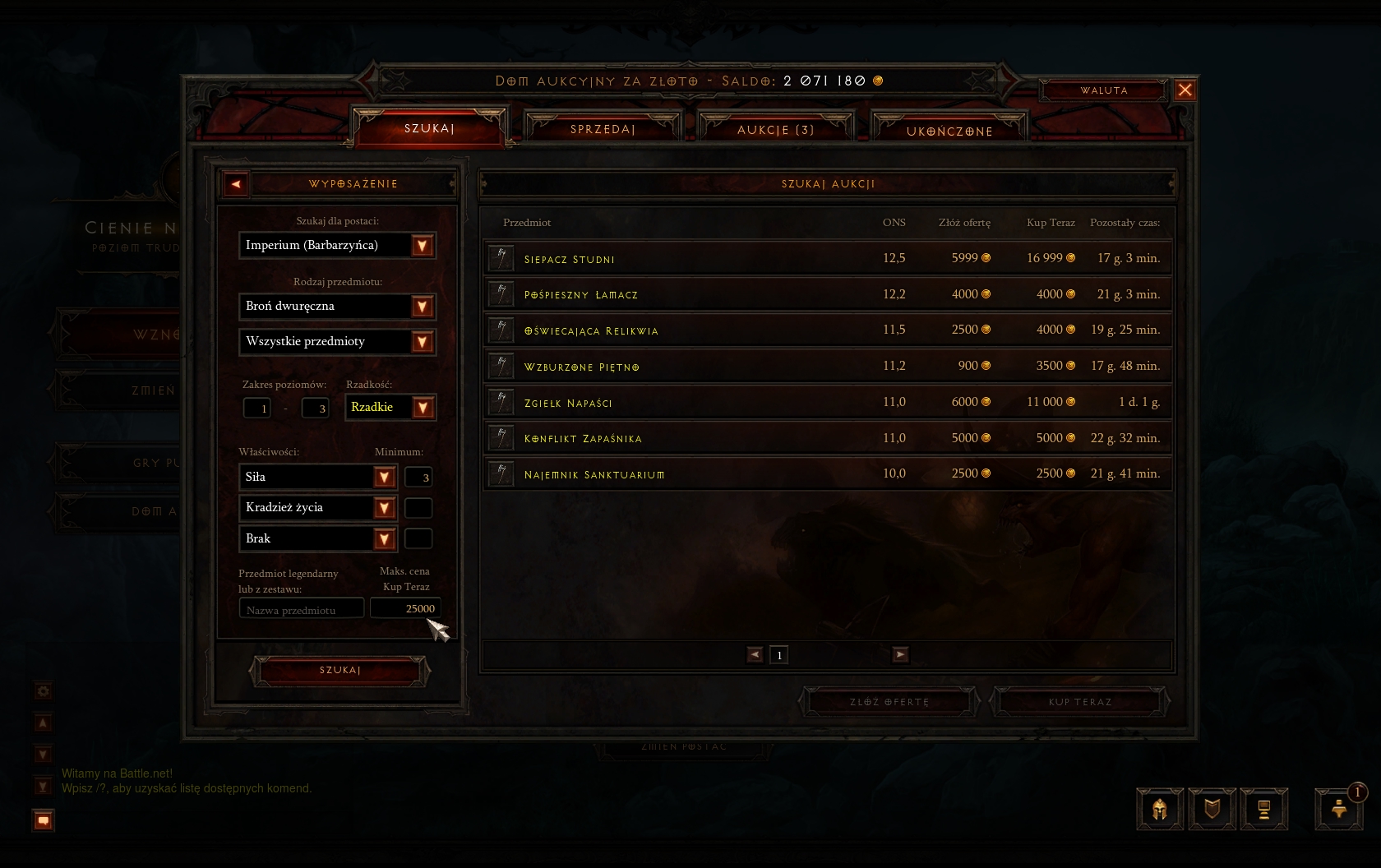The height and width of the screenshot is (868, 1381).
Task: Sort results by the ONS column
Action: 894,223
